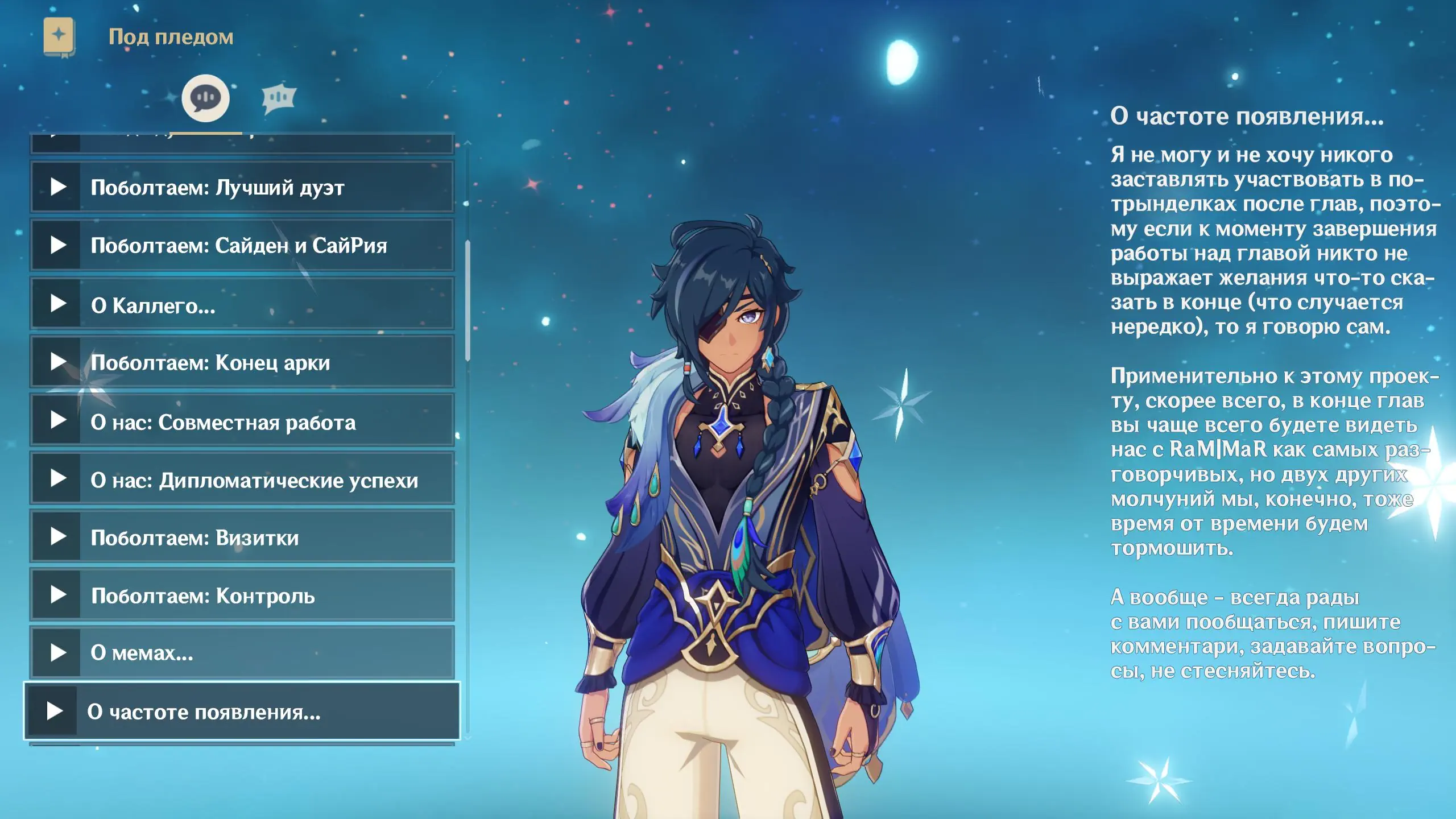Switch to the speech bubble story tab
Image resolution: width=1456 pixels, height=819 pixels.
coord(205,98)
